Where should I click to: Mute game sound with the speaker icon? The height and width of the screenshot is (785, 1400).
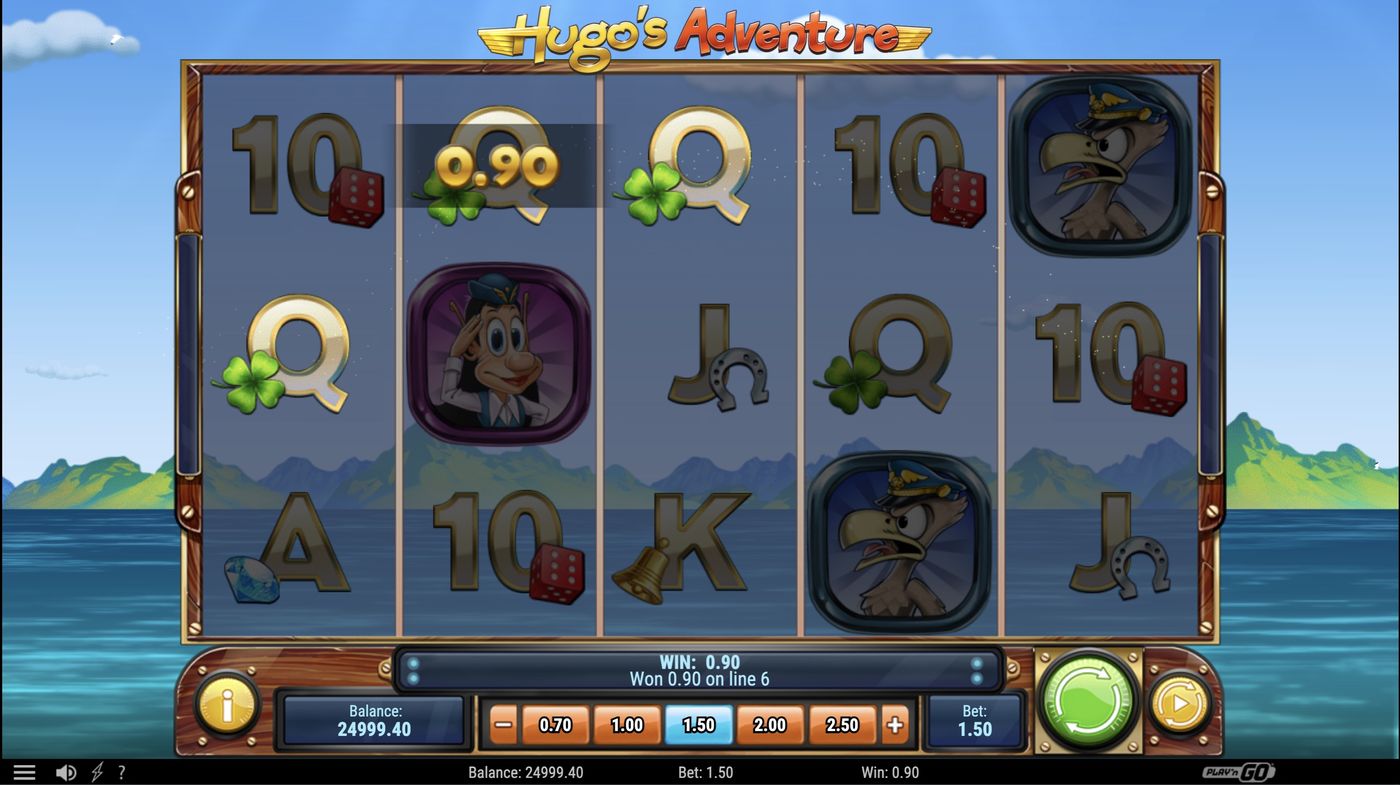click(x=66, y=771)
